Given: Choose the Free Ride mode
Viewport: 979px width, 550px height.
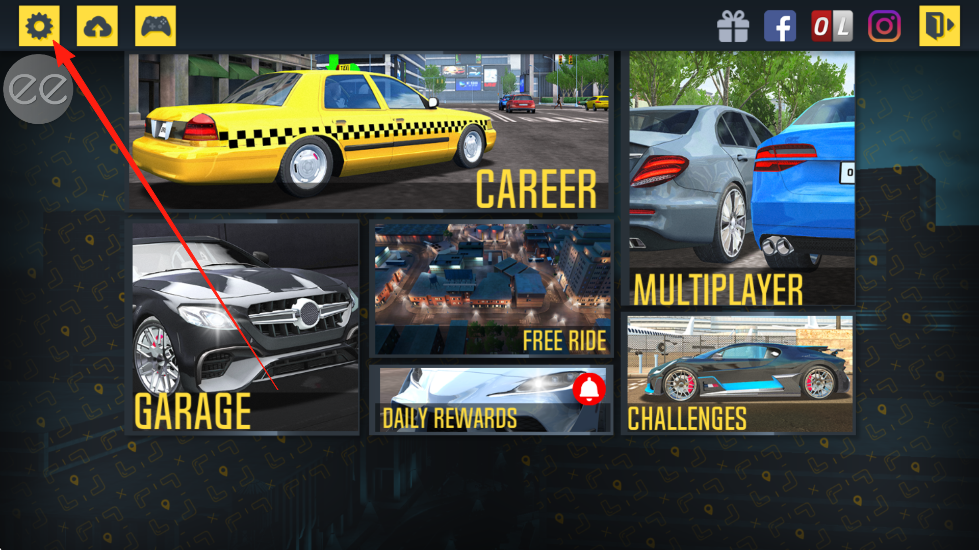Looking at the screenshot, I should (491, 289).
